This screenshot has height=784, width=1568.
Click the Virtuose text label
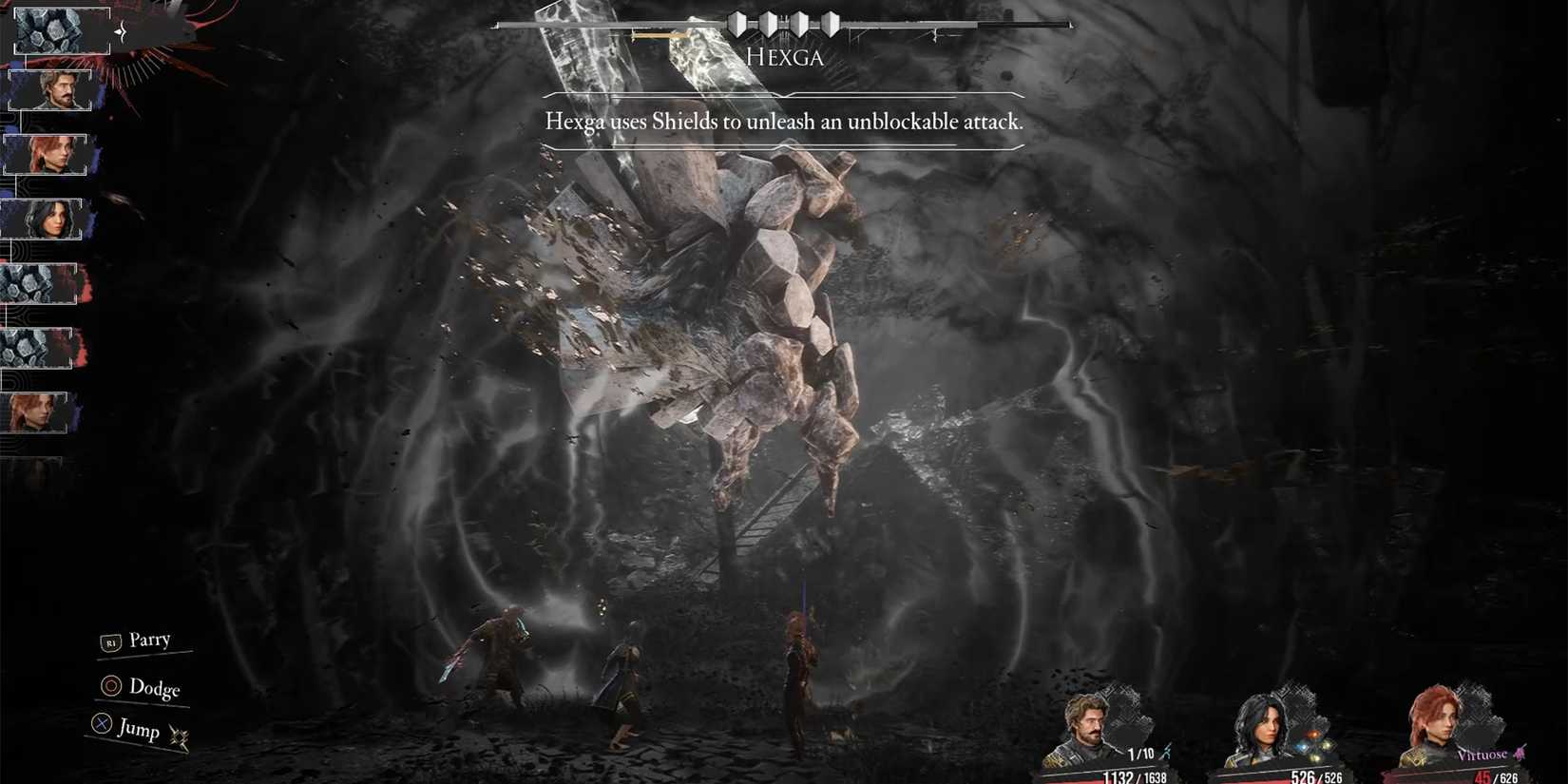[1484, 754]
